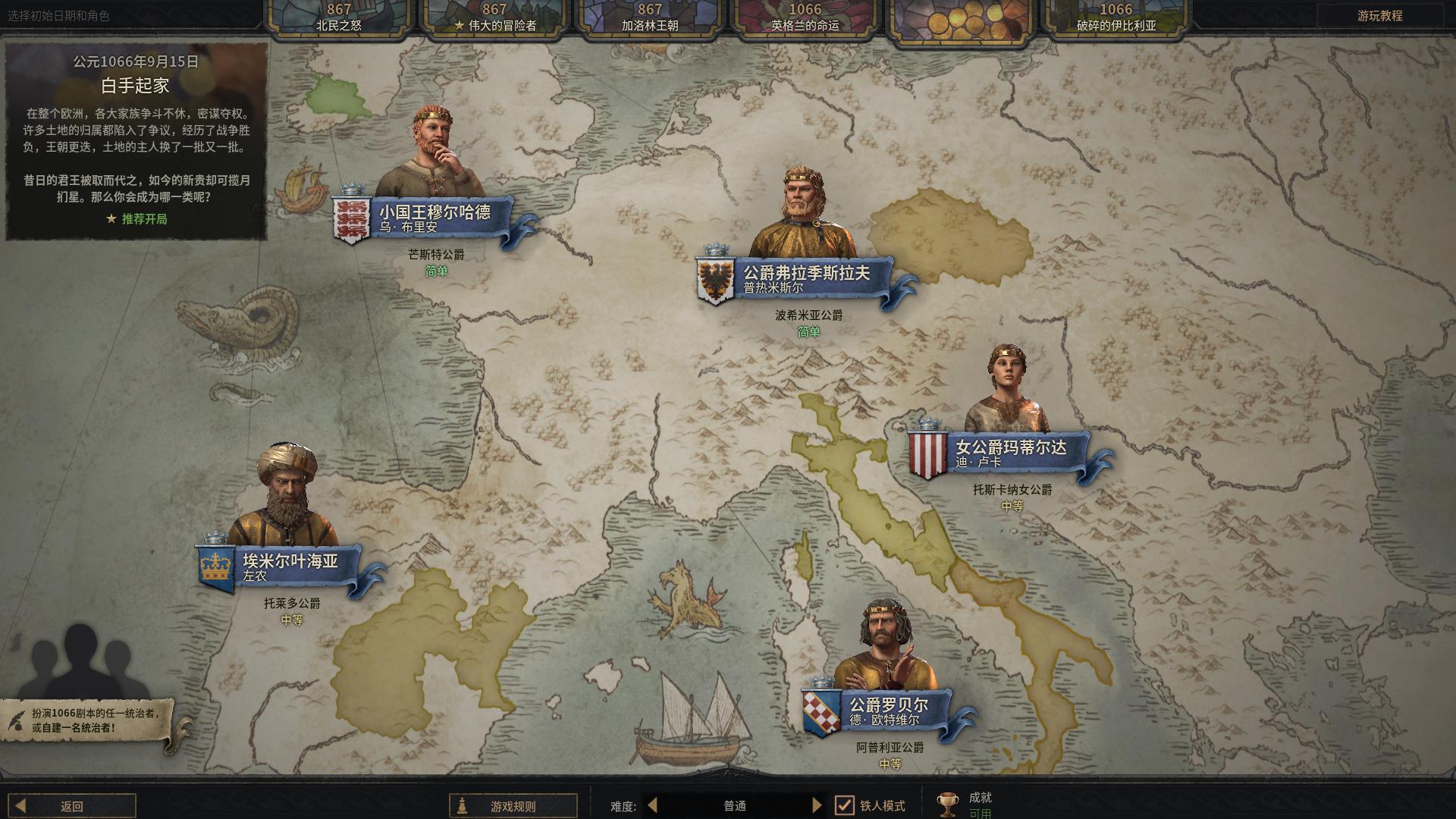Select the 867 北民之怒 bookmark

click(x=339, y=17)
